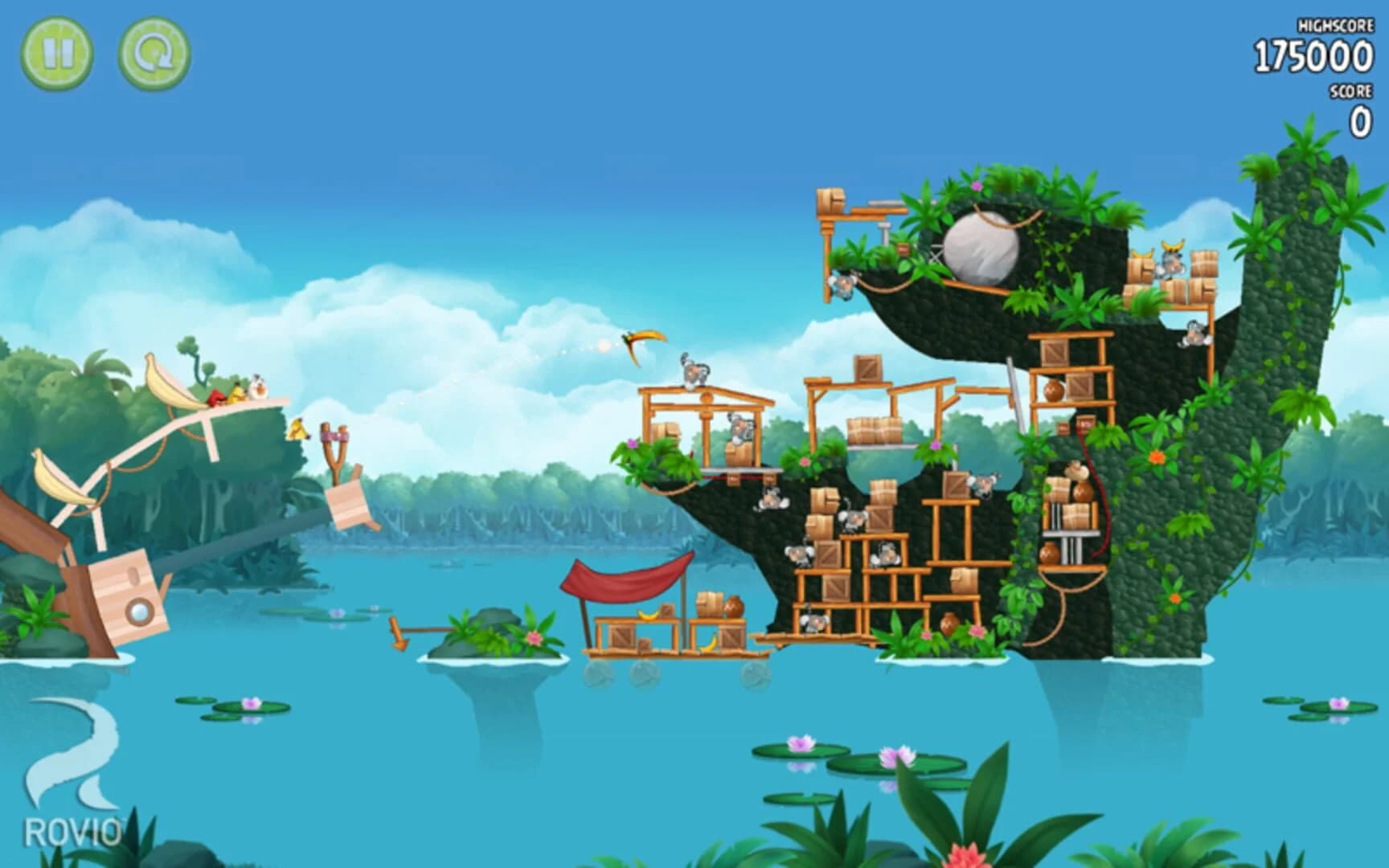
Task: Click the Red bird waiting on the branch
Action: click(x=216, y=397)
